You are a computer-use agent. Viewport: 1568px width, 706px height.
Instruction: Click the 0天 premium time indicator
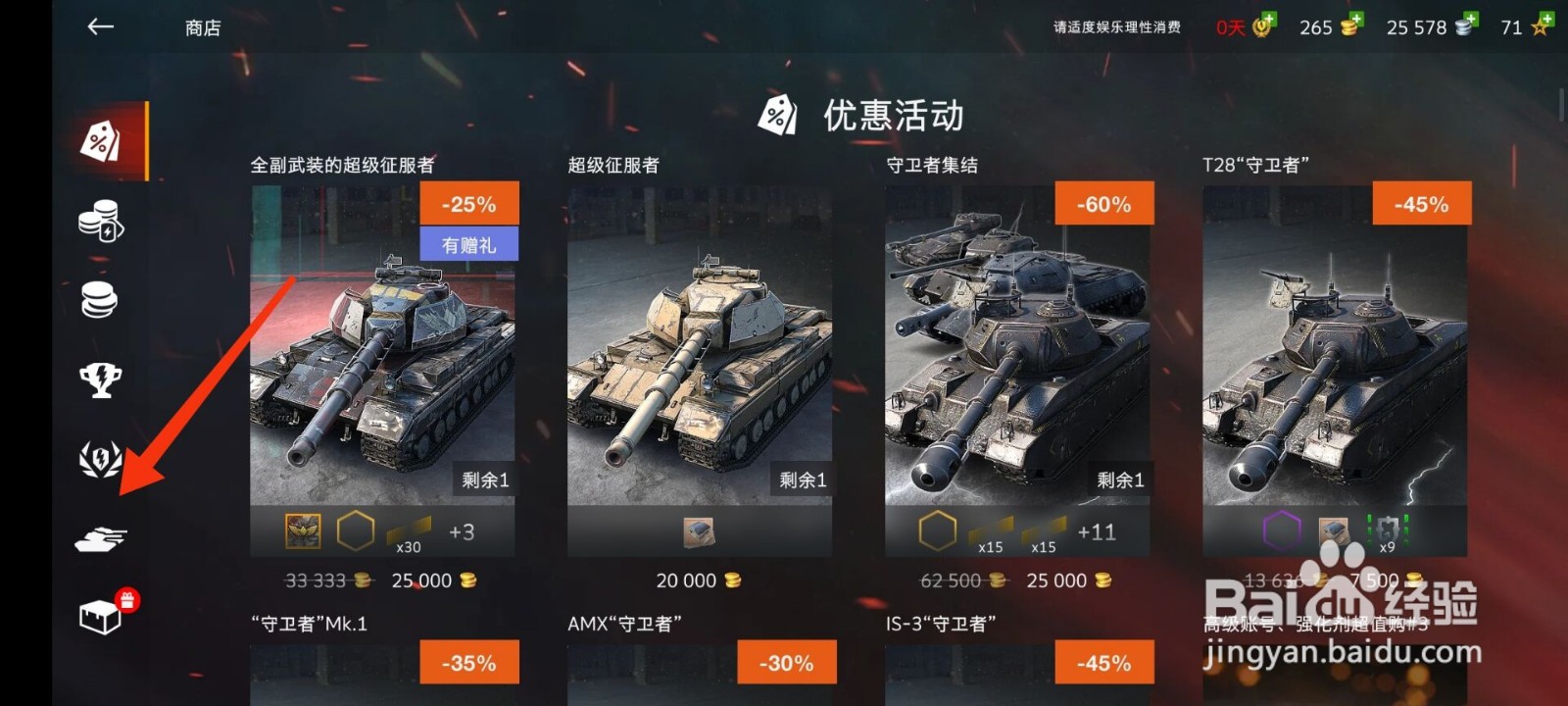point(1228,27)
